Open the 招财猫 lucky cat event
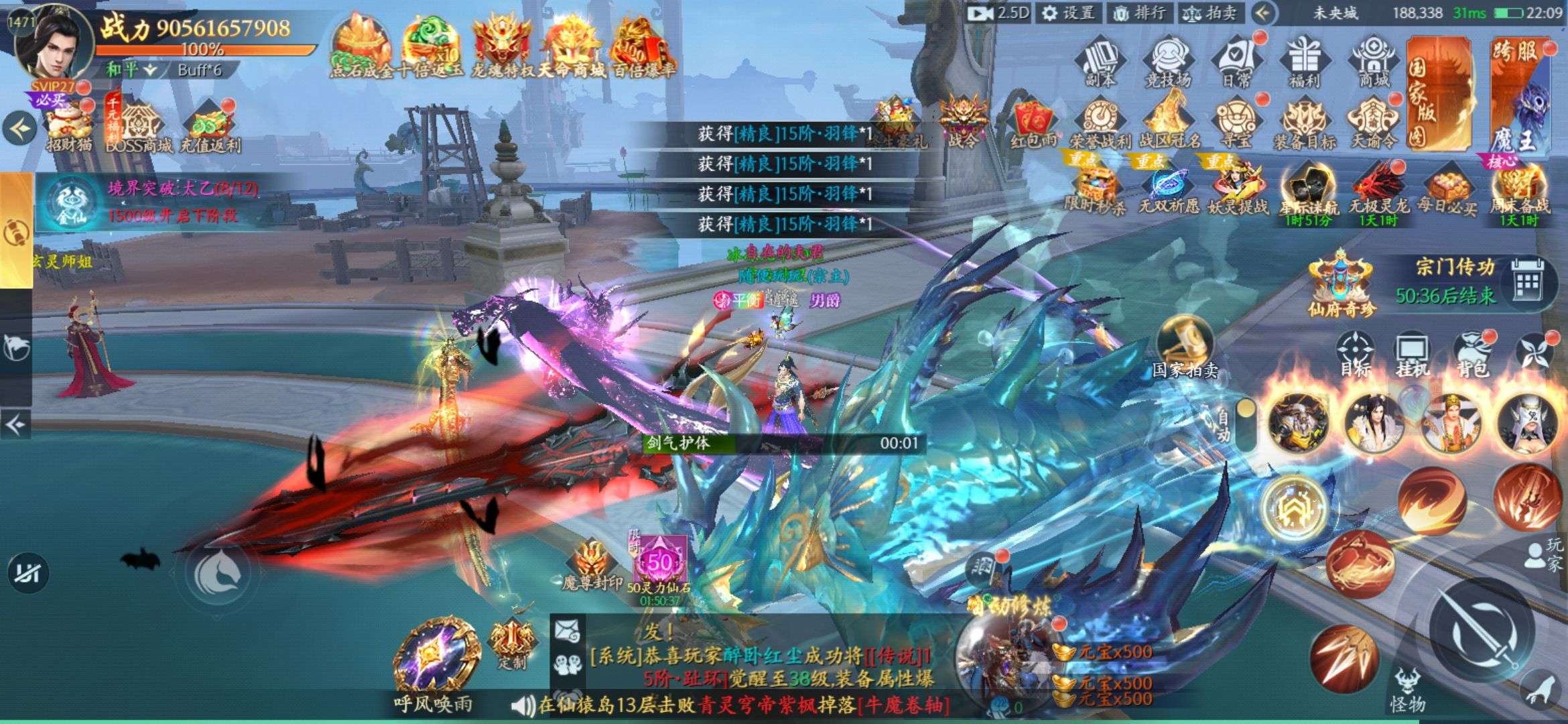Viewport: 1568px width, 724px height. click(x=69, y=126)
